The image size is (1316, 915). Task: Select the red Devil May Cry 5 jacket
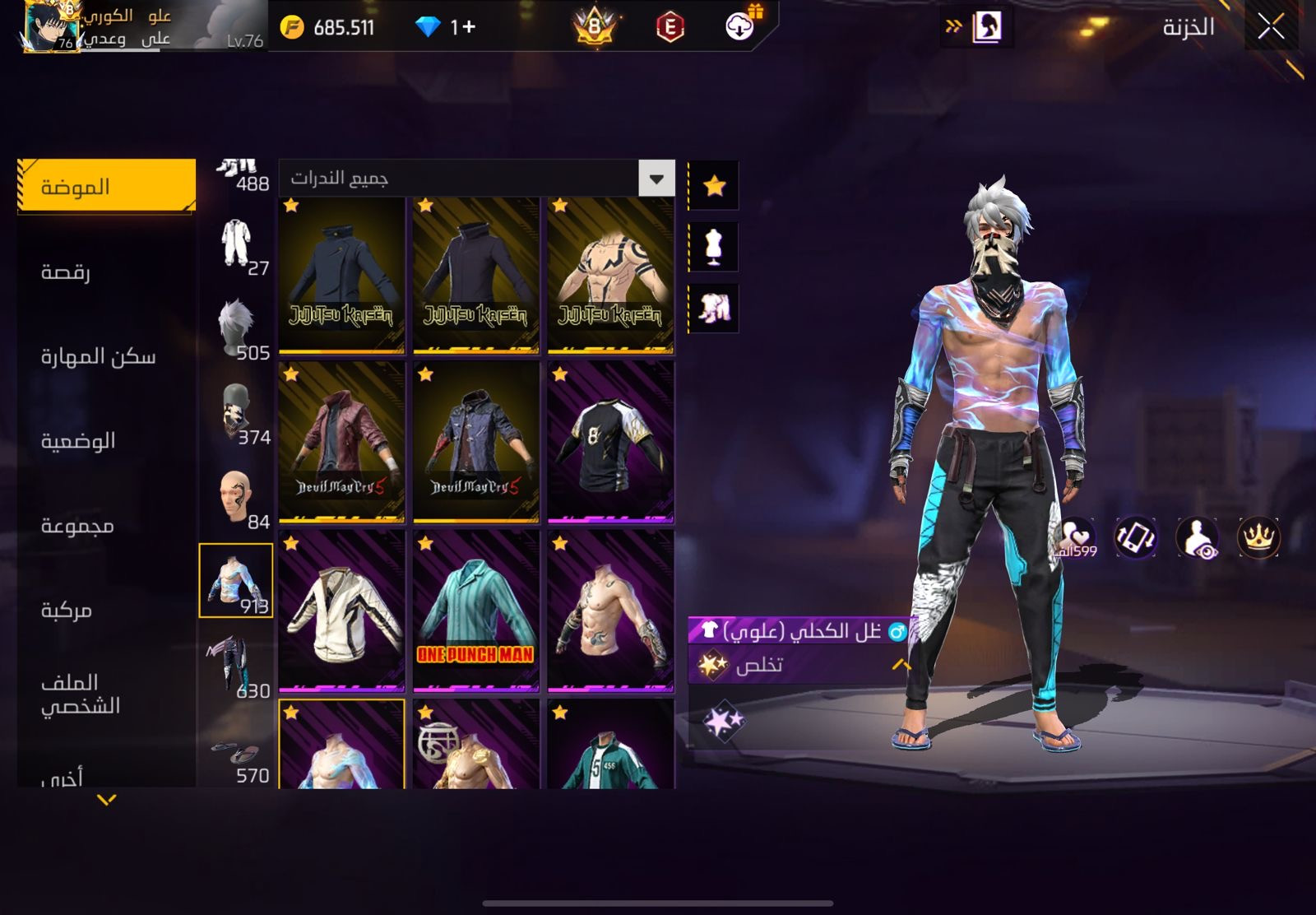pos(341,442)
